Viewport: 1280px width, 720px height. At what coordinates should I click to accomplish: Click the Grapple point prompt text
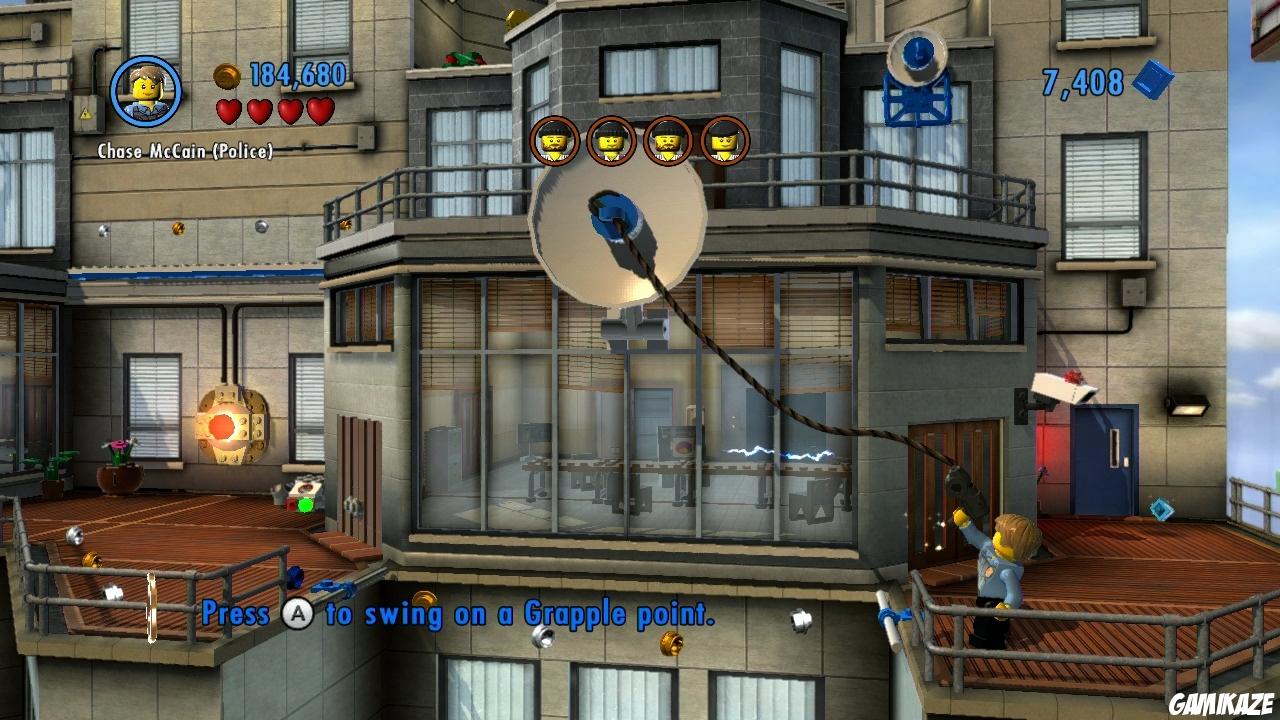coord(458,613)
